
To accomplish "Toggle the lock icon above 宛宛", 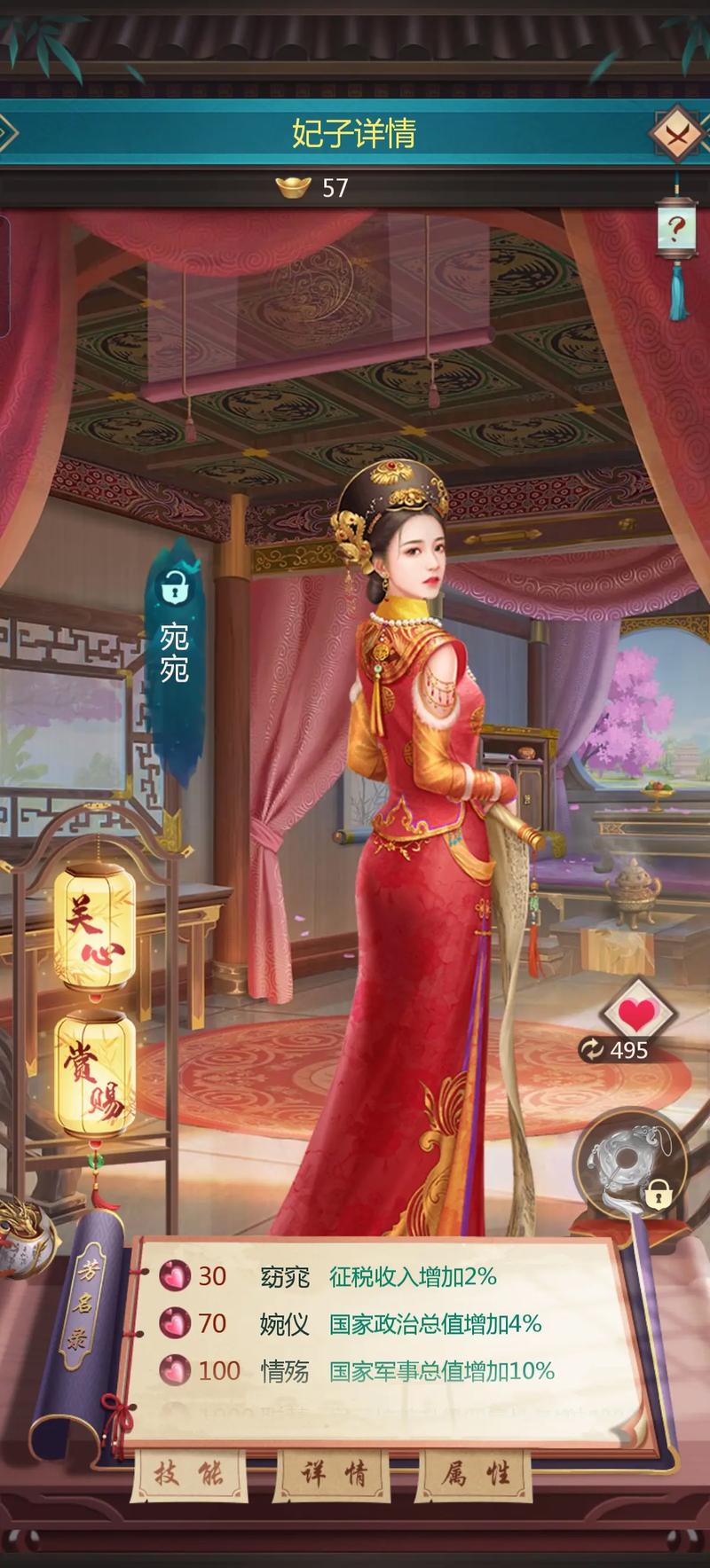I will [x=174, y=586].
